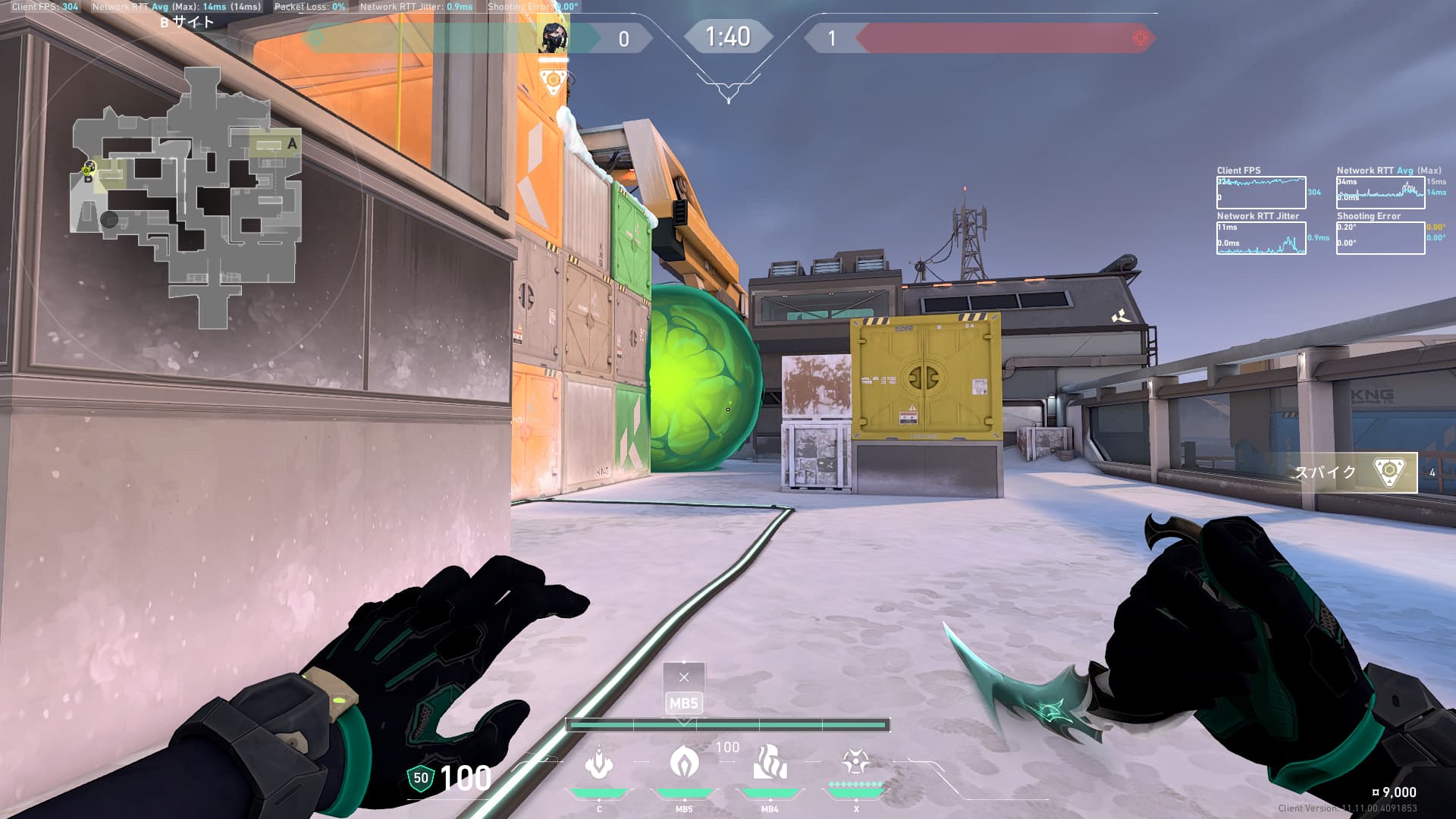Select the Spike inventory slot

point(1357,472)
